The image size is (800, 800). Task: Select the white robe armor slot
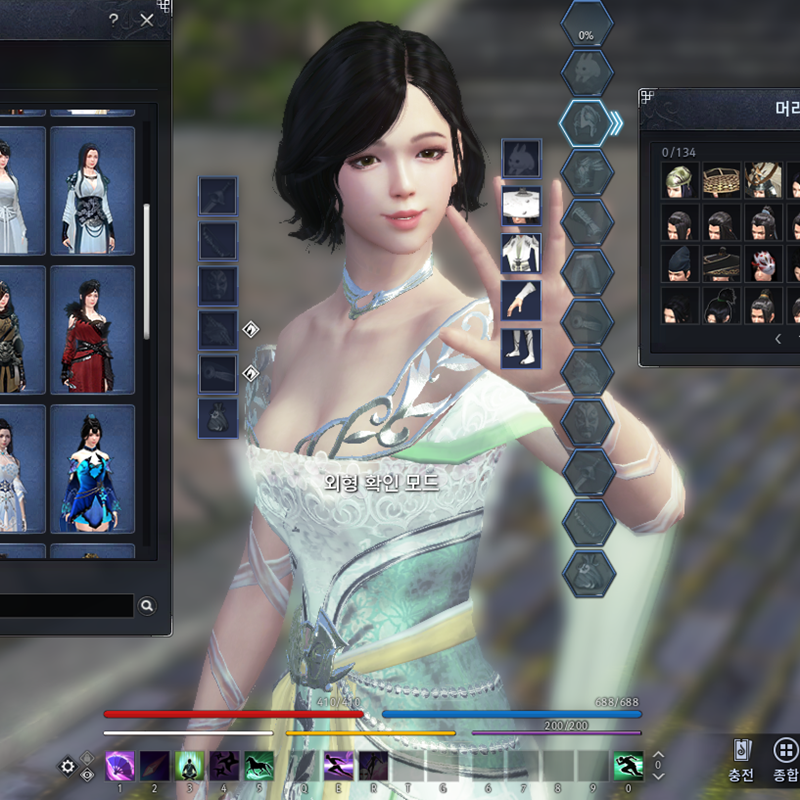point(521,253)
